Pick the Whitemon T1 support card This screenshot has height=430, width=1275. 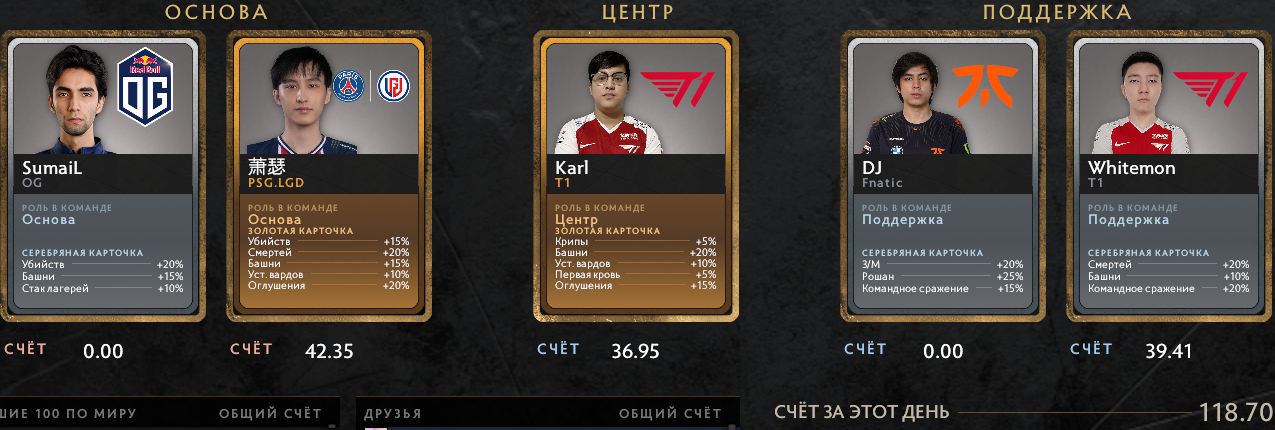point(1169,175)
